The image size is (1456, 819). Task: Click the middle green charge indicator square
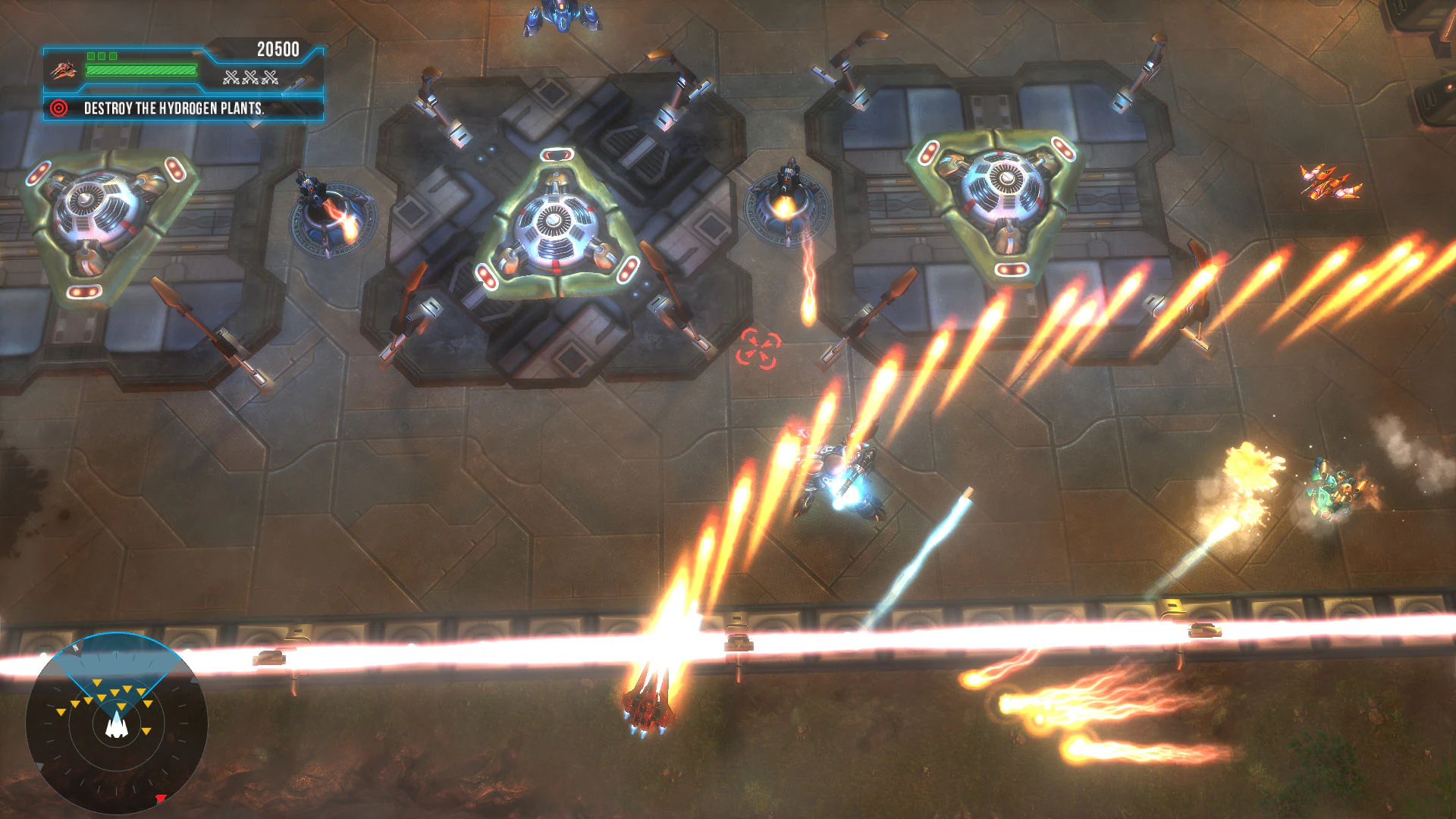(x=102, y=55)
